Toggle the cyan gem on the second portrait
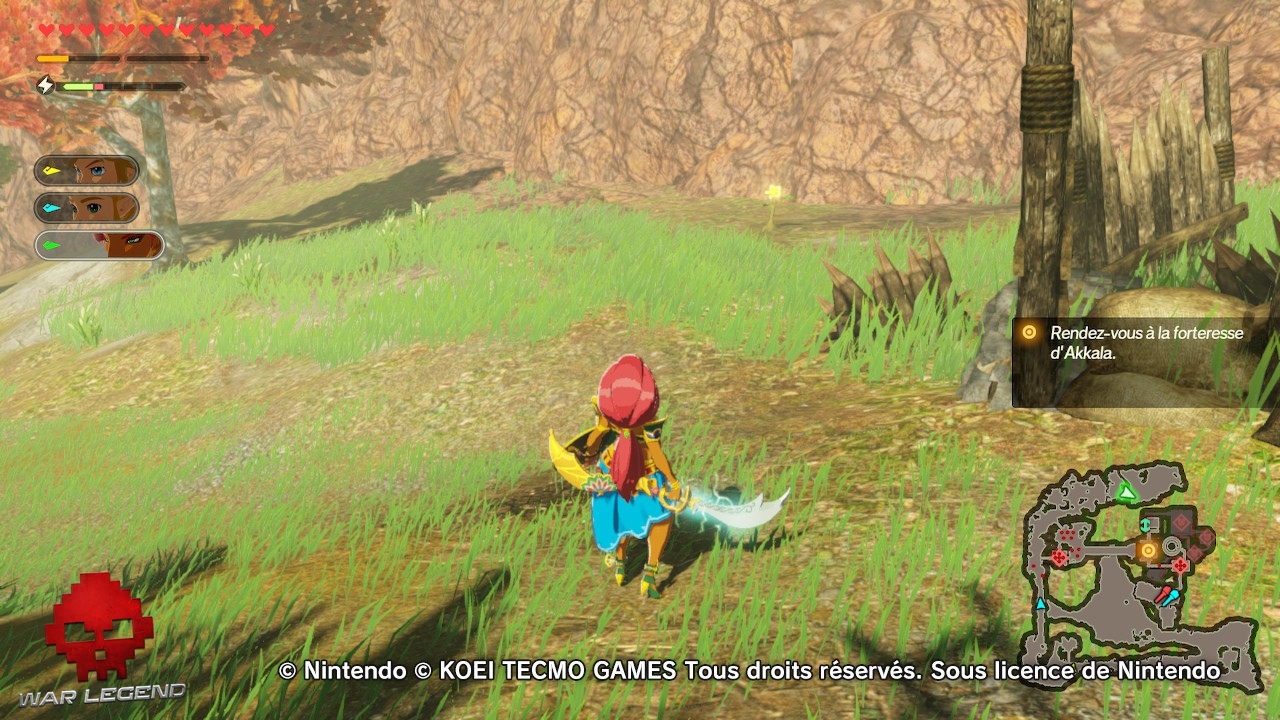This screenshot has height=720, width=1280. [49, 207]
